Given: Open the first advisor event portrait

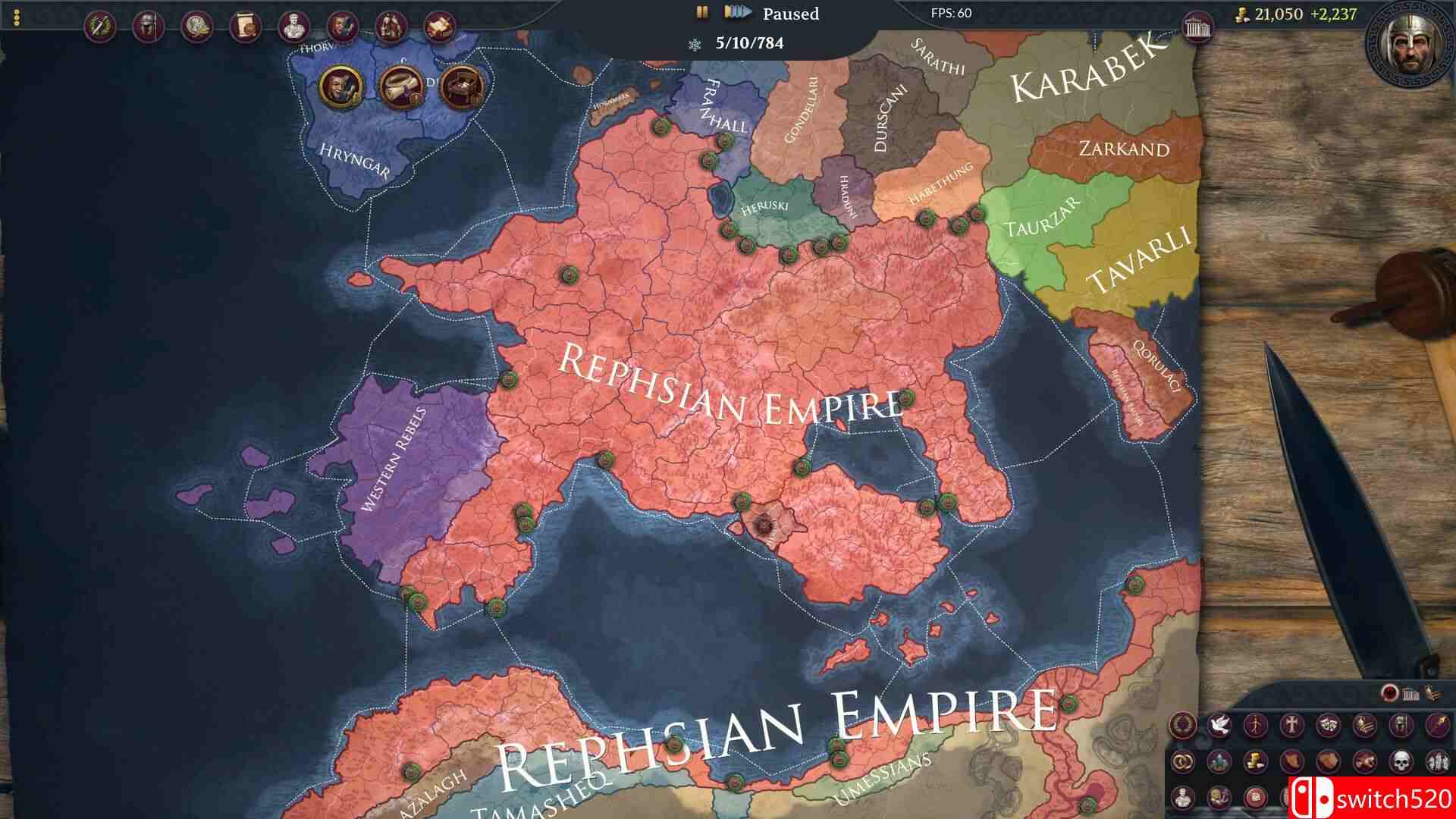Looking at the screenshot, I should click(343, 85).
